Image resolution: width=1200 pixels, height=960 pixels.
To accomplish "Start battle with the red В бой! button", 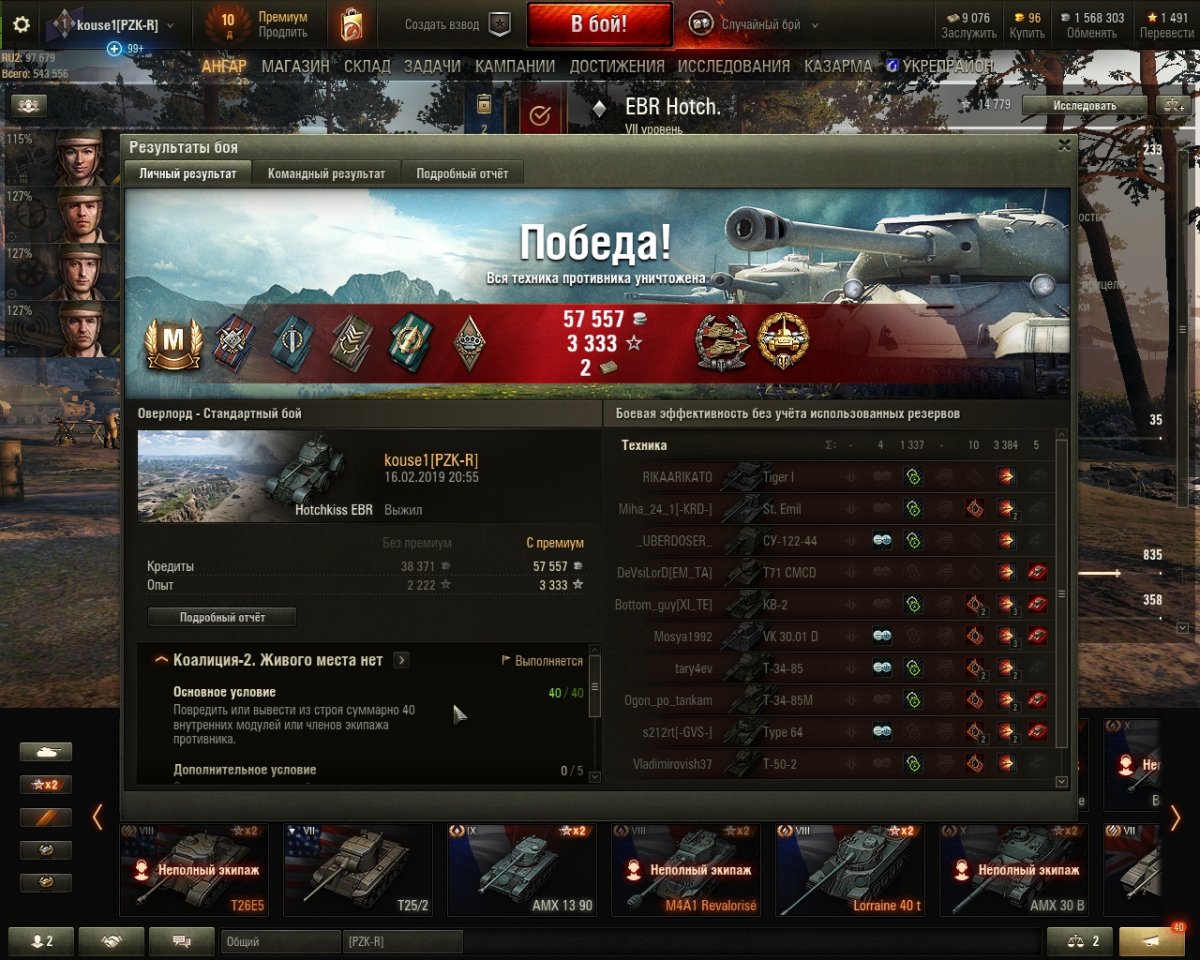I will point(599,25).
